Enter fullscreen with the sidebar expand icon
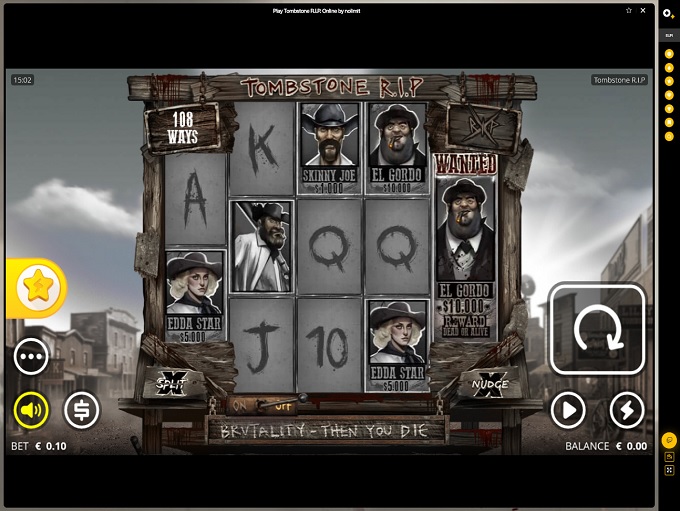The image size is (680, 511). [668, 469]
